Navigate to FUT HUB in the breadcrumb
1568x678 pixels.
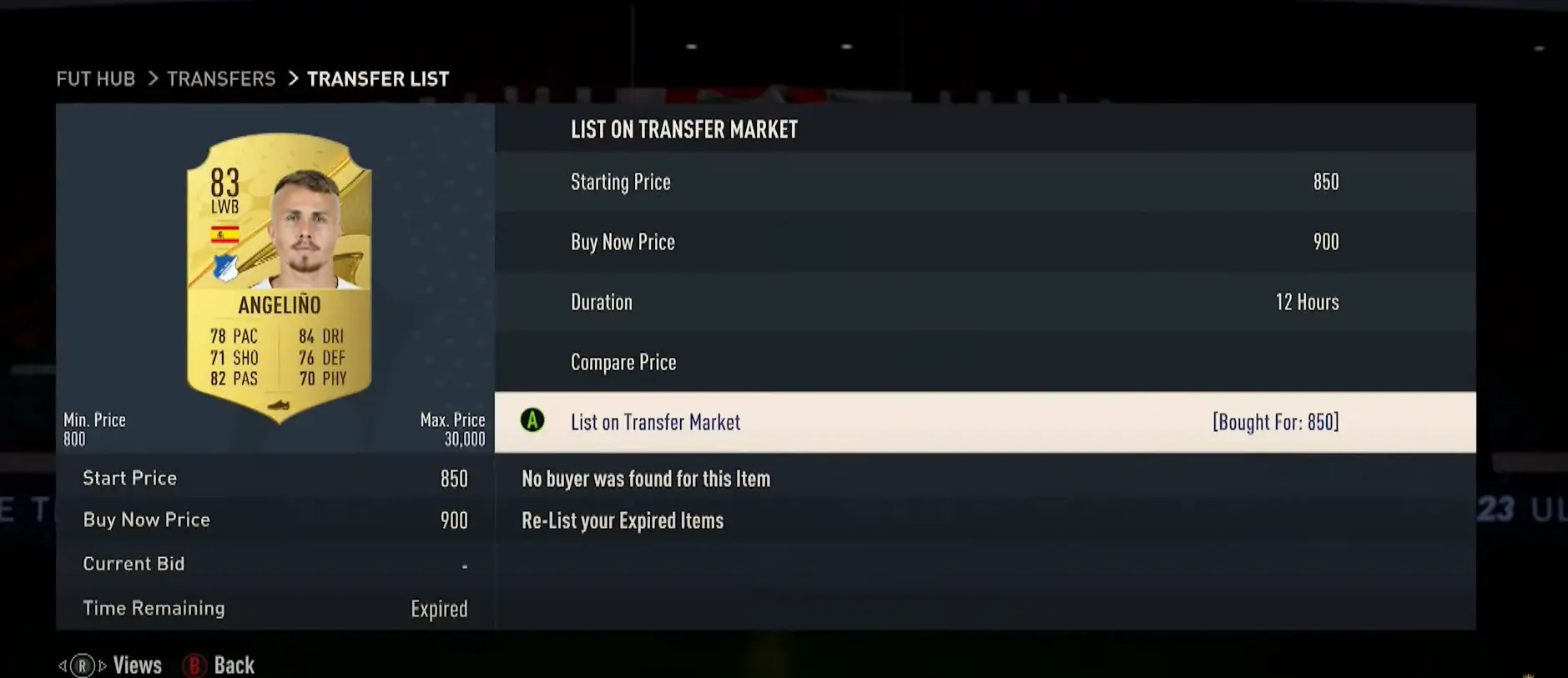coord(95,78)
